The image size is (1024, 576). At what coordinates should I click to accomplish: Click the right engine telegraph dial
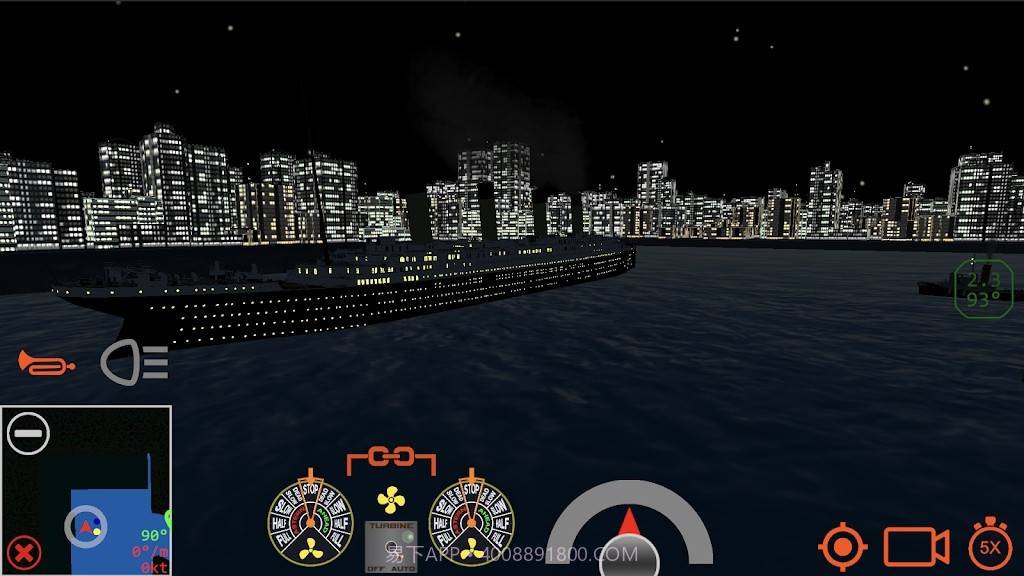[x=471, y=520]
